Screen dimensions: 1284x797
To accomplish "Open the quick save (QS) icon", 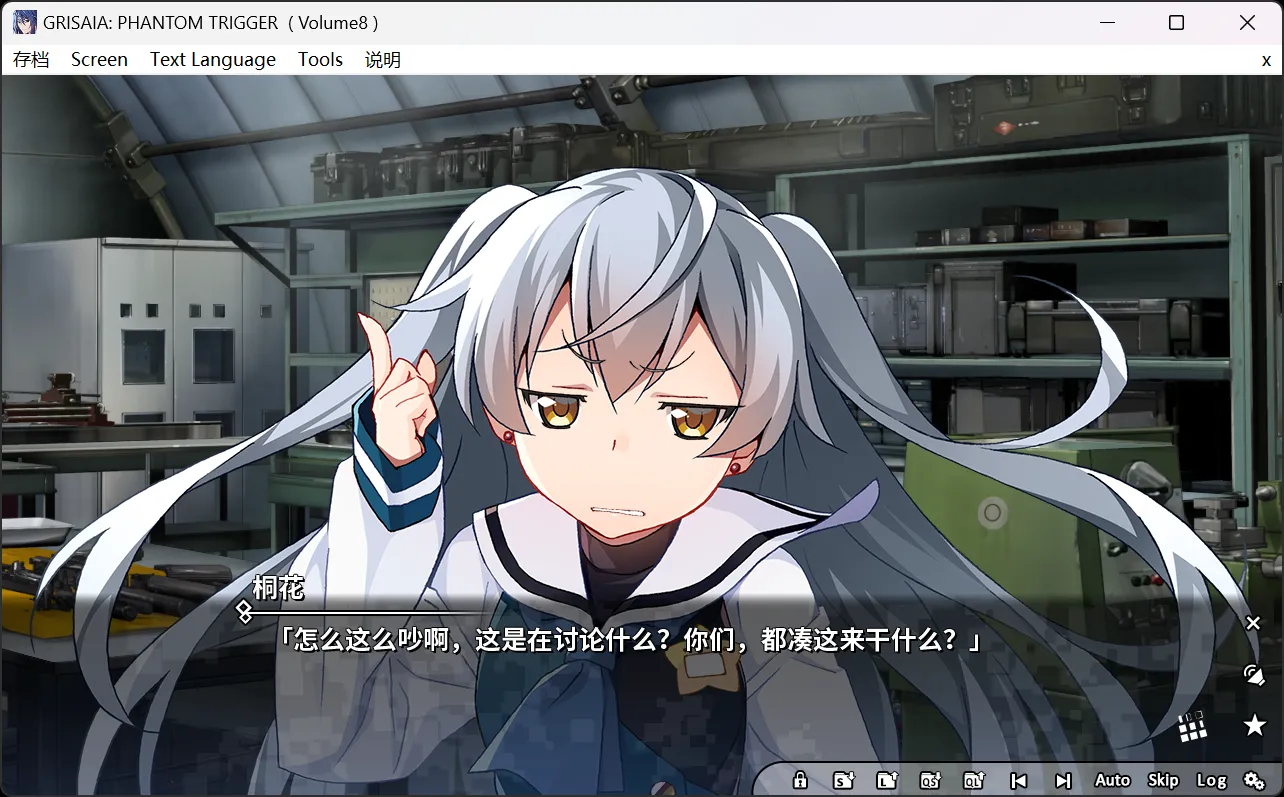I will [931, 780].
